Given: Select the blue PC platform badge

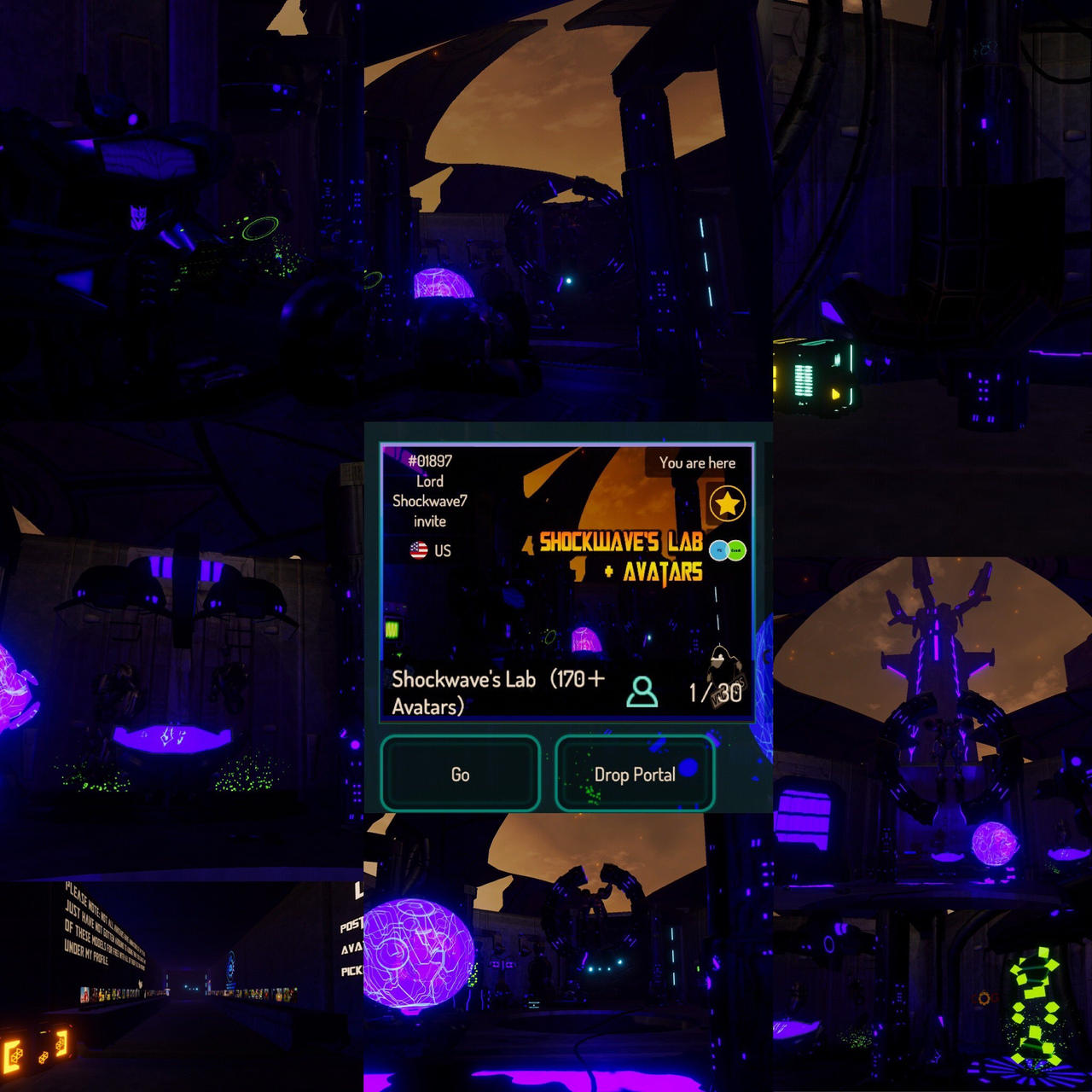Looking at the screenshot, I should (x=718, y=551).
